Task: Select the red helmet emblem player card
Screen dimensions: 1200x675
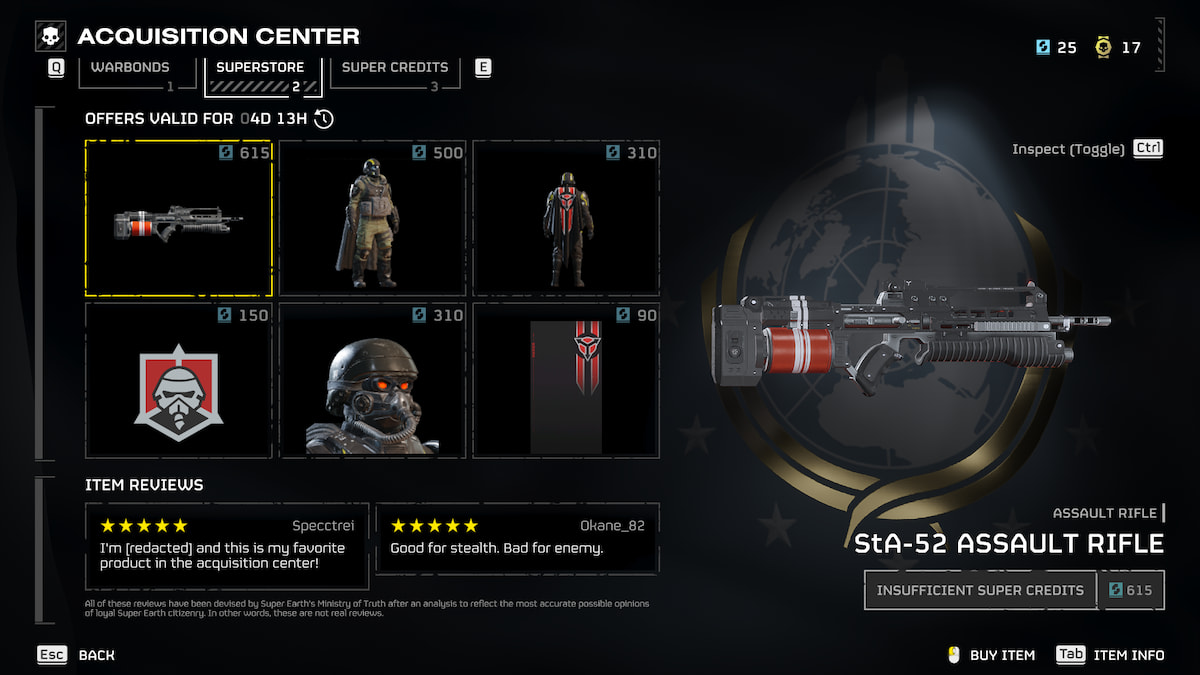Action: [x=178, y=381]
